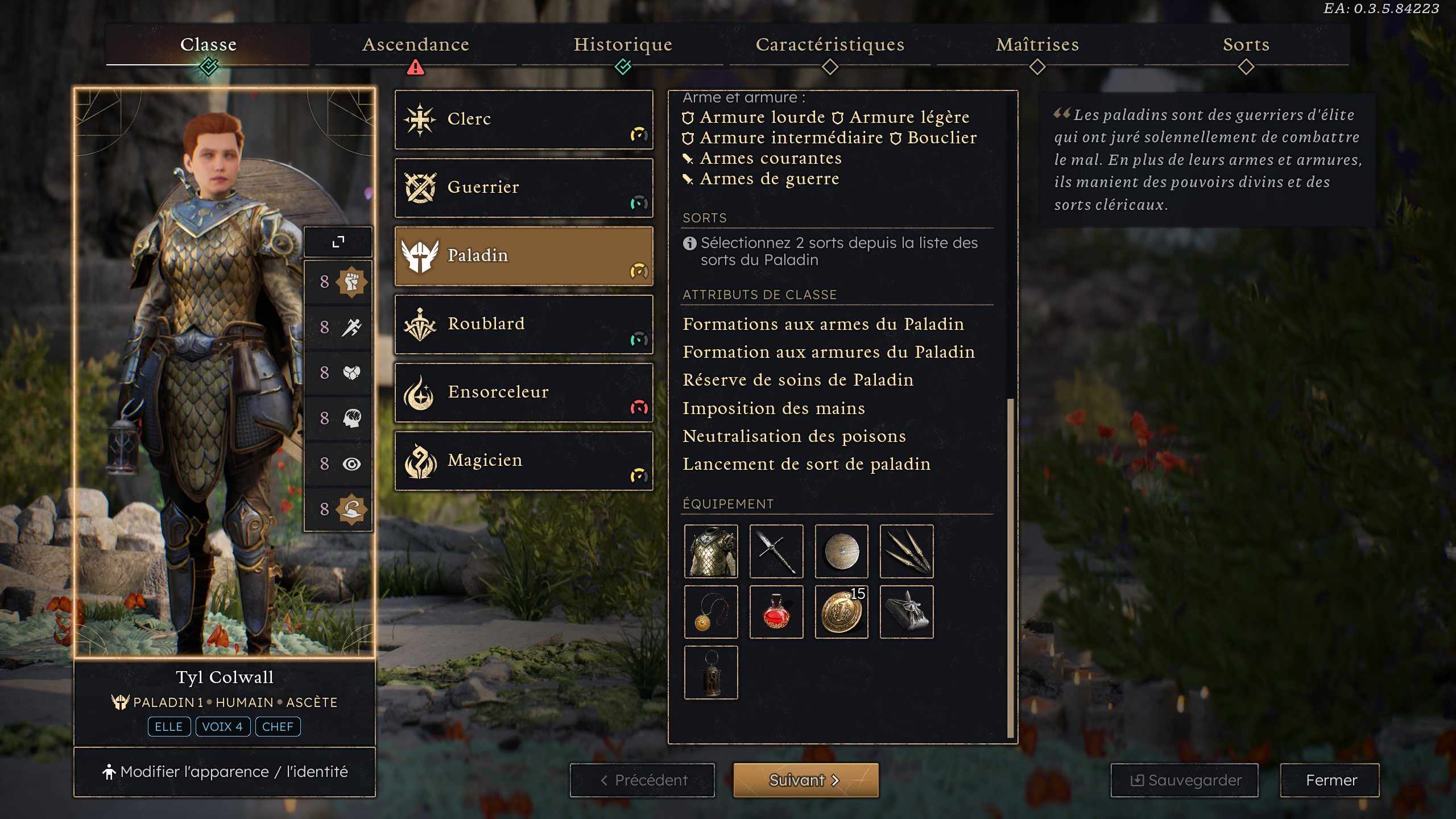The width and height of the screenshot is (1456, 819).
Task: Inspect the red health potion slot
Action: [776, 612]
